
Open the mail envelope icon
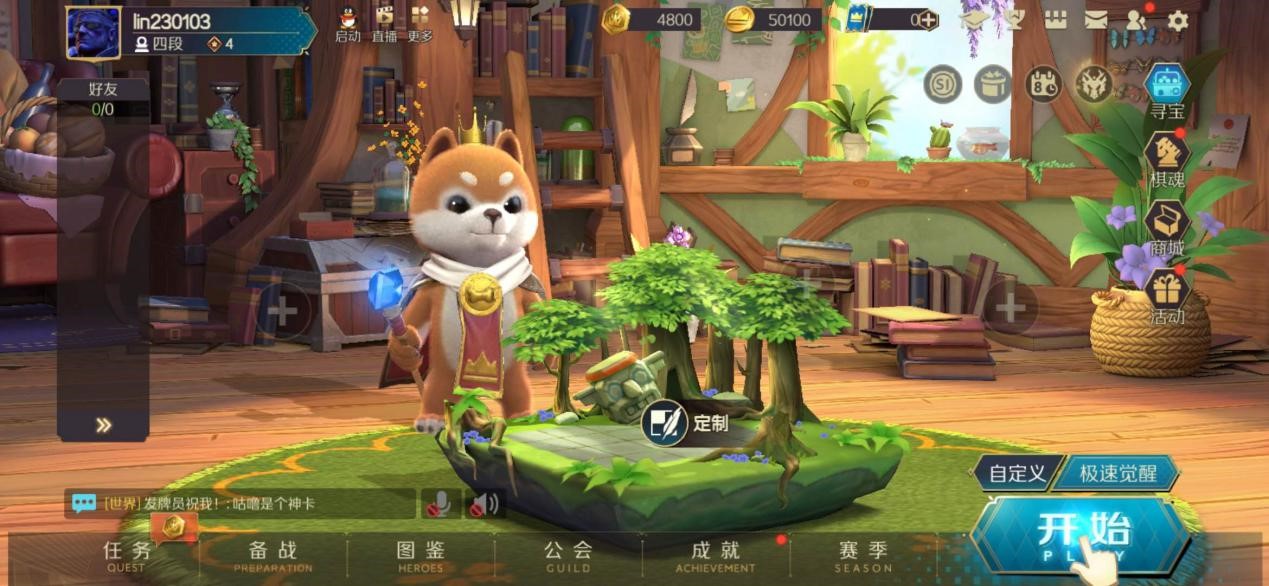1096,20
